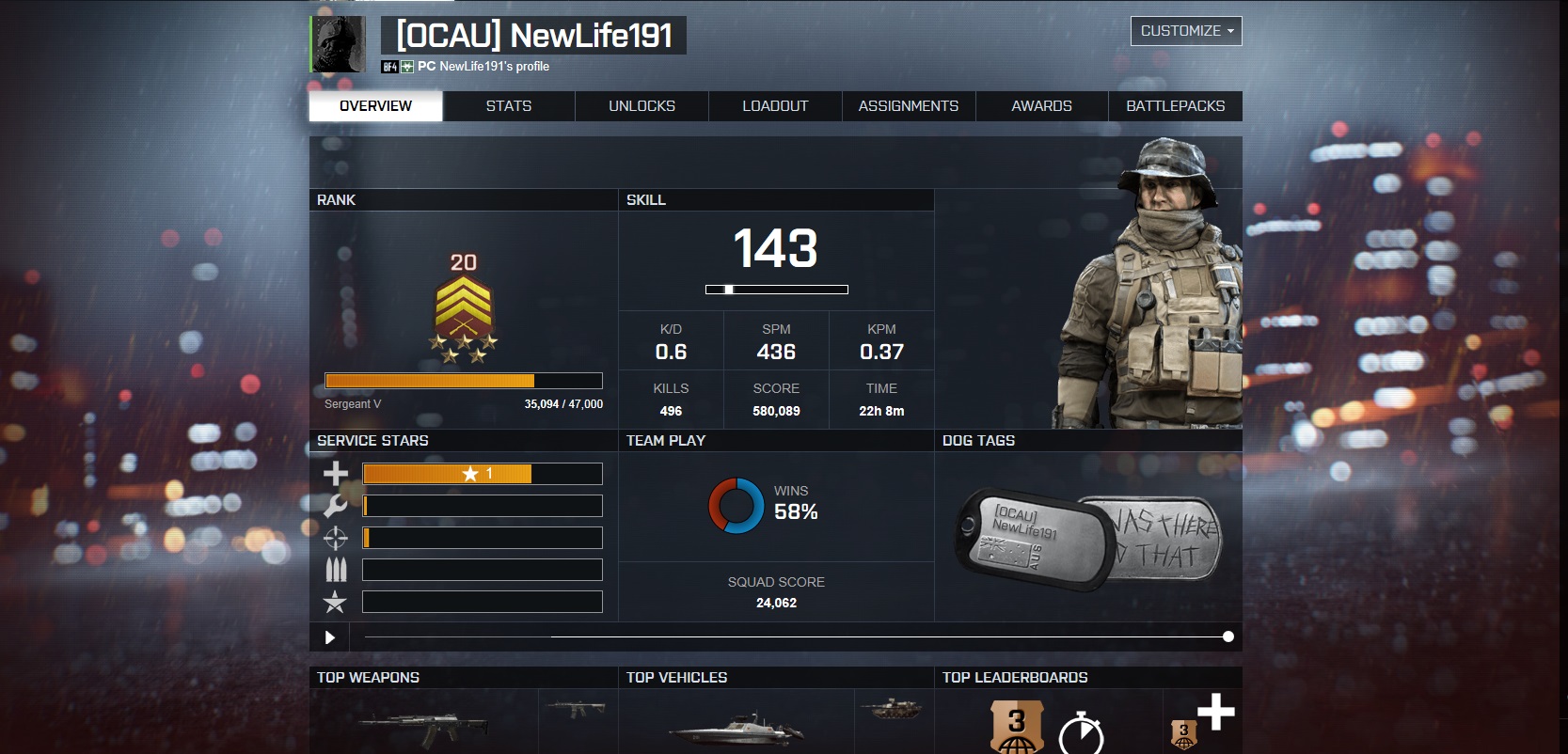Select the Loadout tab
1568x754 pixels.
775,106
